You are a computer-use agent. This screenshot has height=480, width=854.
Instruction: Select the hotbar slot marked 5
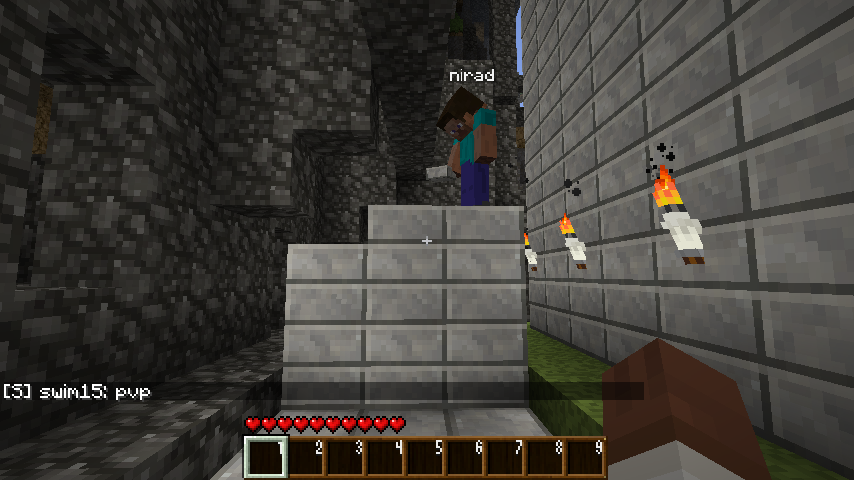pyautogui.click(x=426, y=458)
